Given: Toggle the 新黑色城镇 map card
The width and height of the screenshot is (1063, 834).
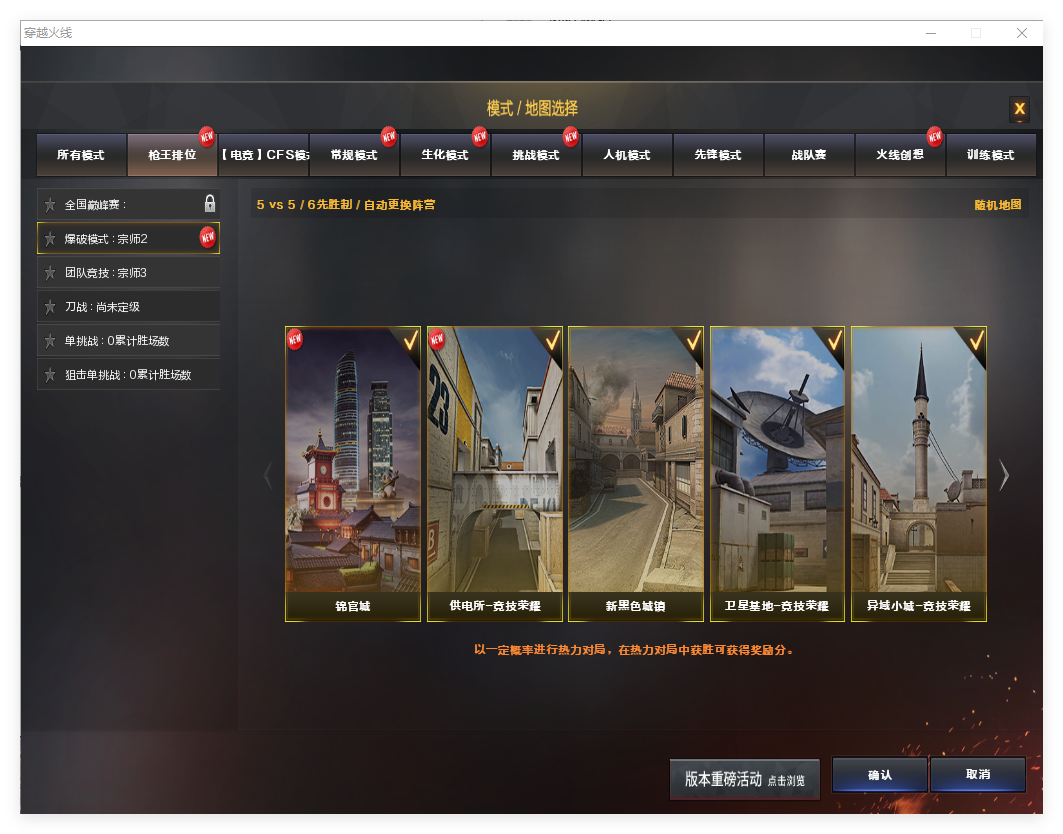Looking at the screenshot, I should coord(636,473).
